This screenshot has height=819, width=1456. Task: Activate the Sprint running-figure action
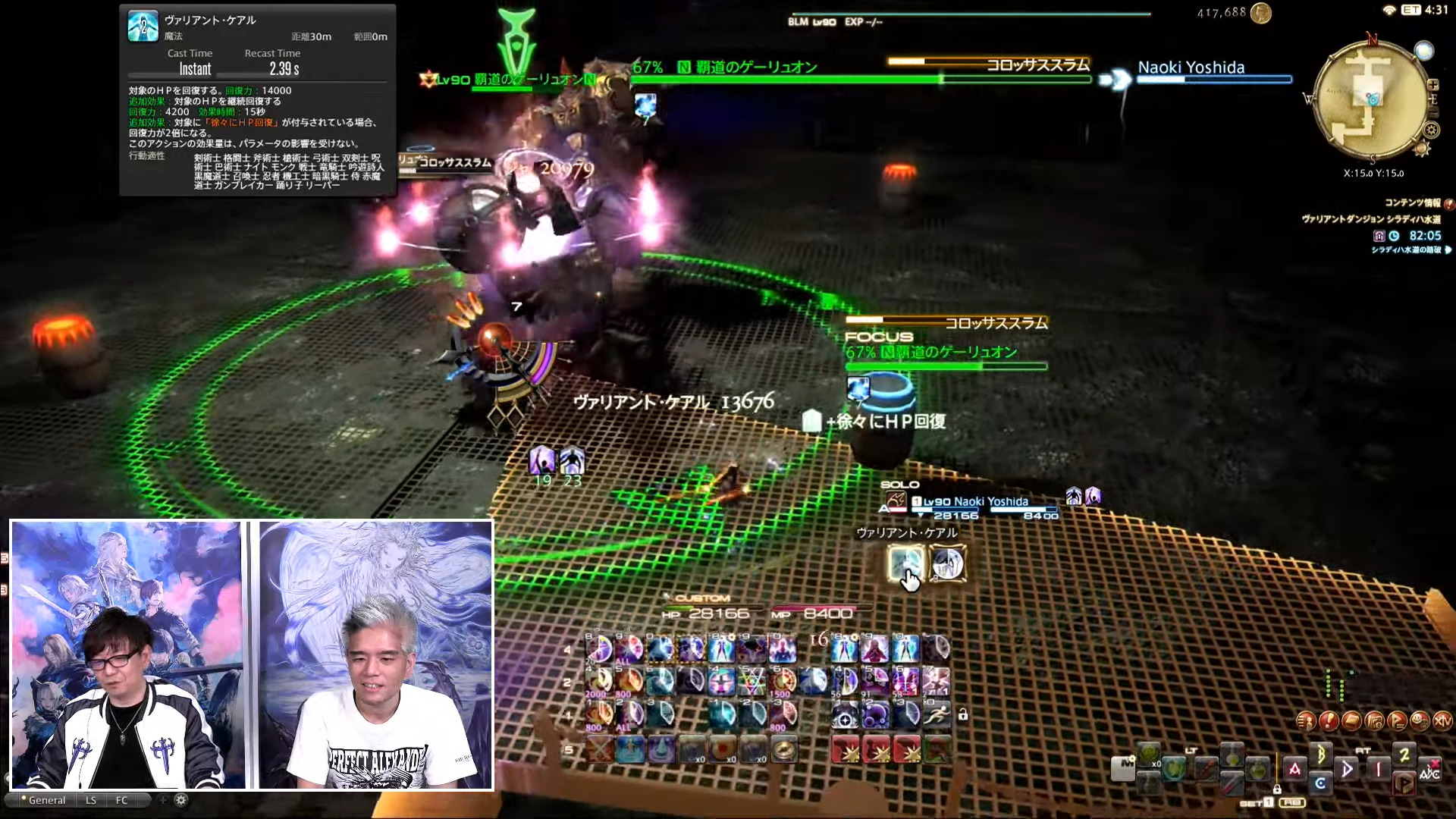point(936,714)
